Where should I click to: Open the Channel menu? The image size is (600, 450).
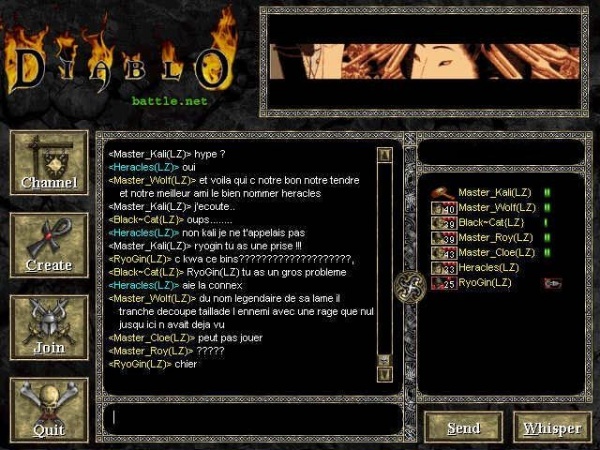(x=48, y=165)
